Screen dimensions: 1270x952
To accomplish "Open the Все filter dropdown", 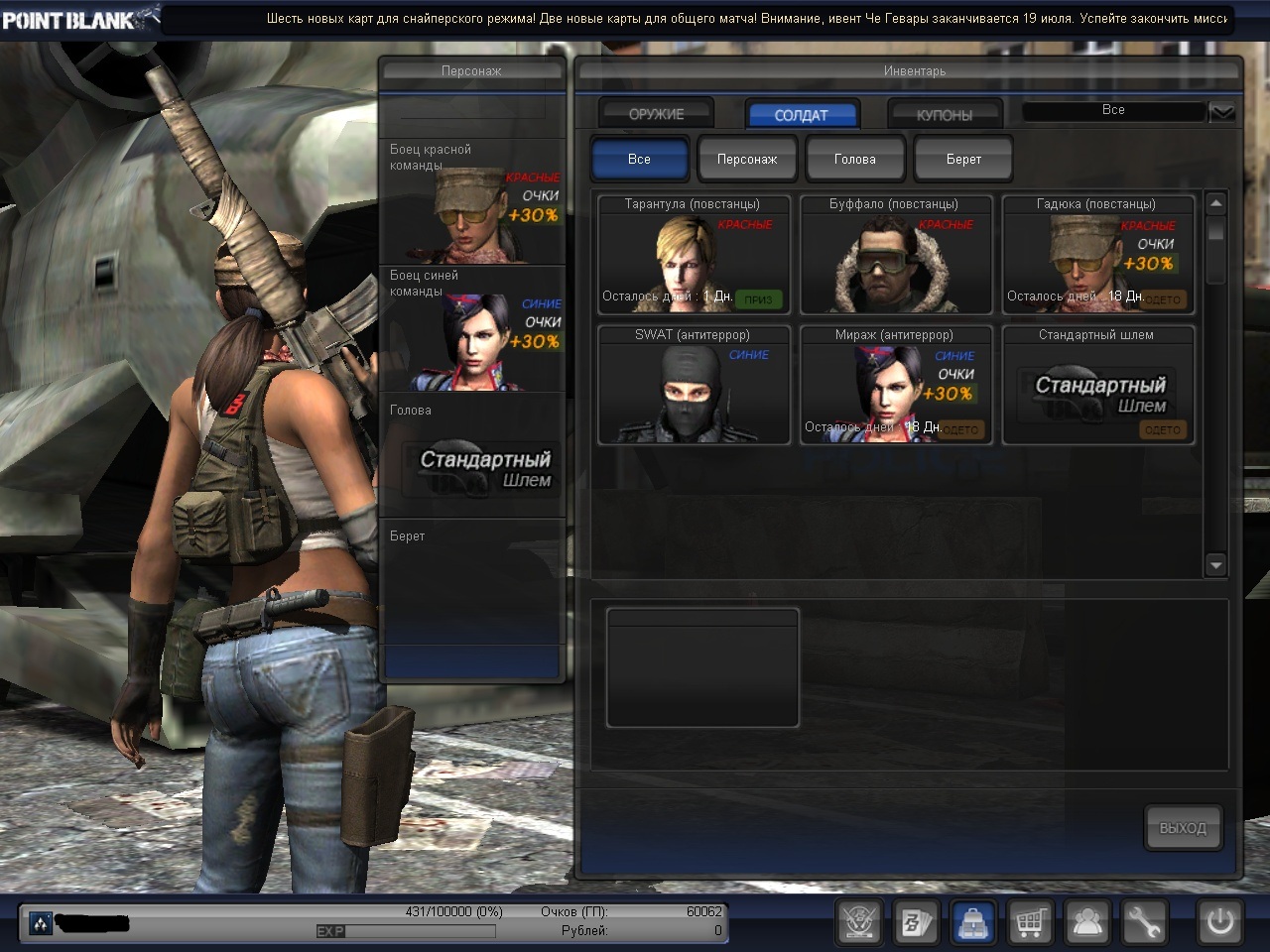I will (x=1221, y=111).
